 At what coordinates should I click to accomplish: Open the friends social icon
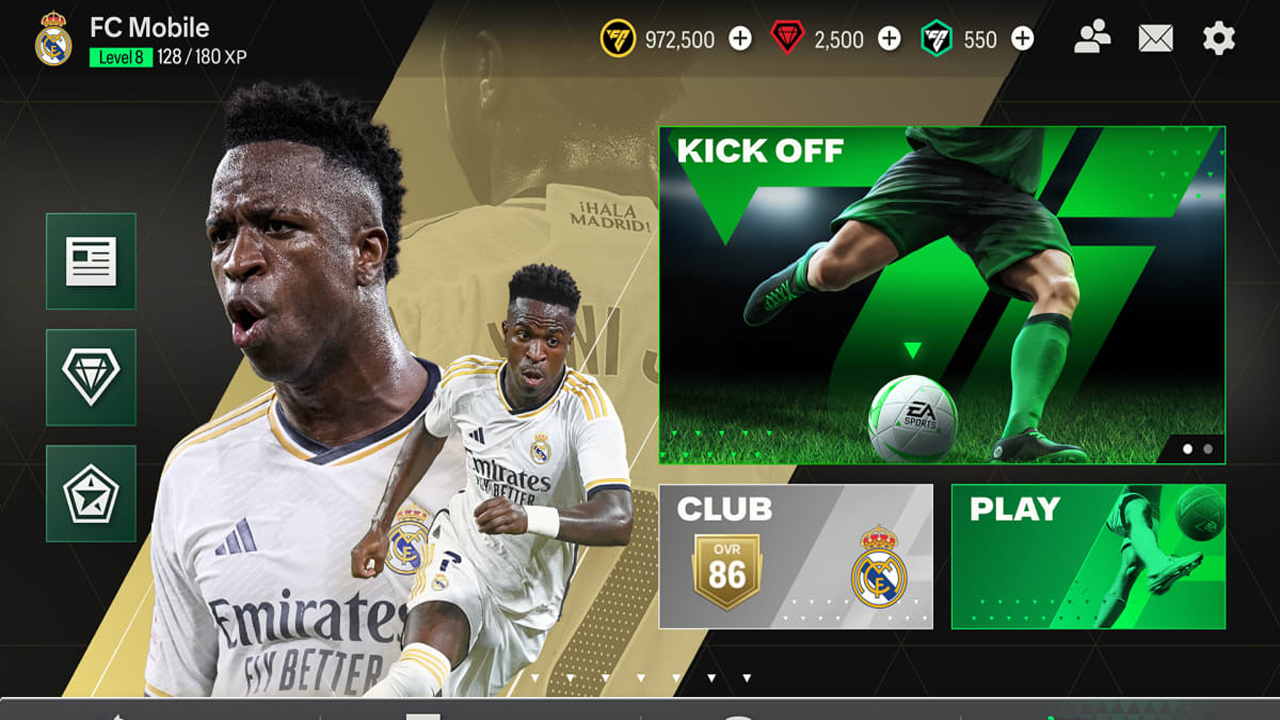point(1094,38)
